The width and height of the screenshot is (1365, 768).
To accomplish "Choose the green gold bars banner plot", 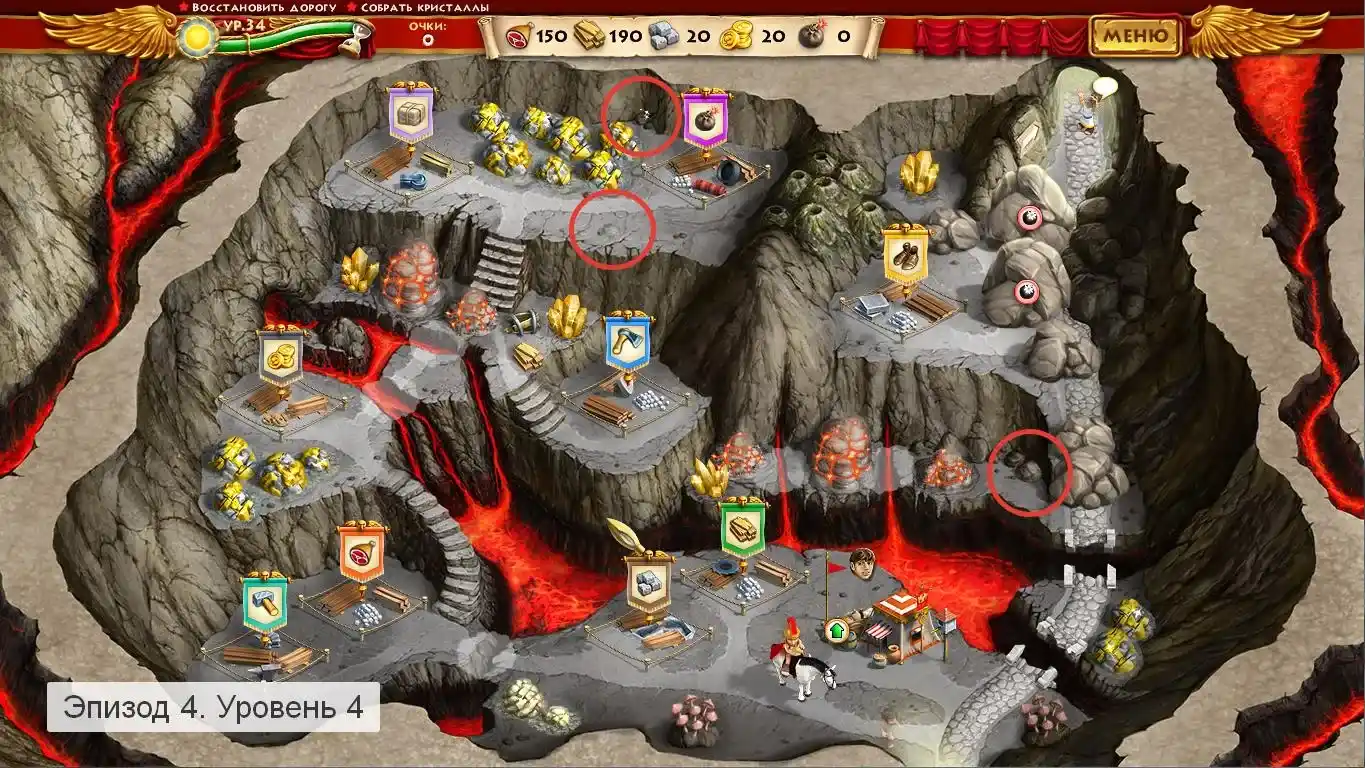I will click(x=743, y=527).
